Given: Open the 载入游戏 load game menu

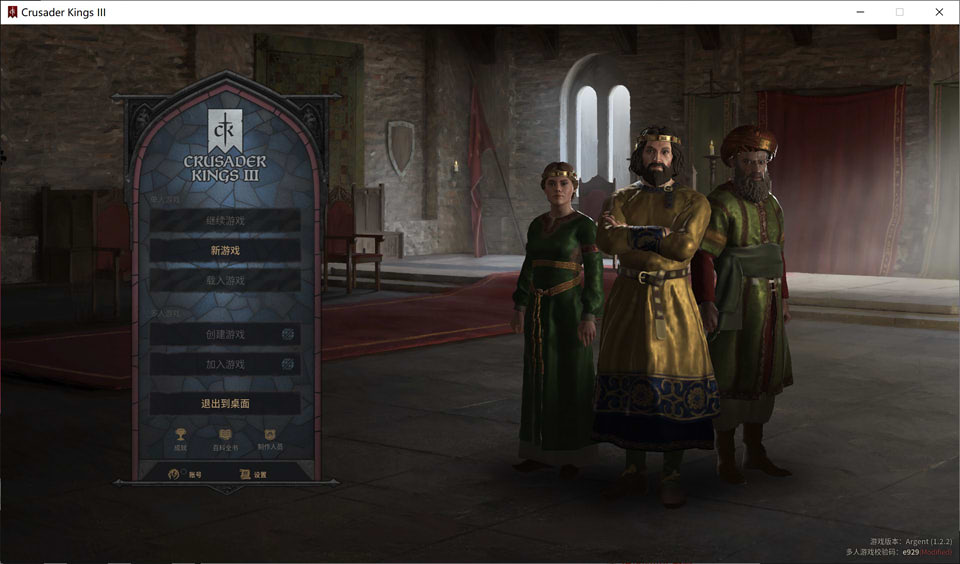Looking at the screenshot, I should tap(225, 281).
